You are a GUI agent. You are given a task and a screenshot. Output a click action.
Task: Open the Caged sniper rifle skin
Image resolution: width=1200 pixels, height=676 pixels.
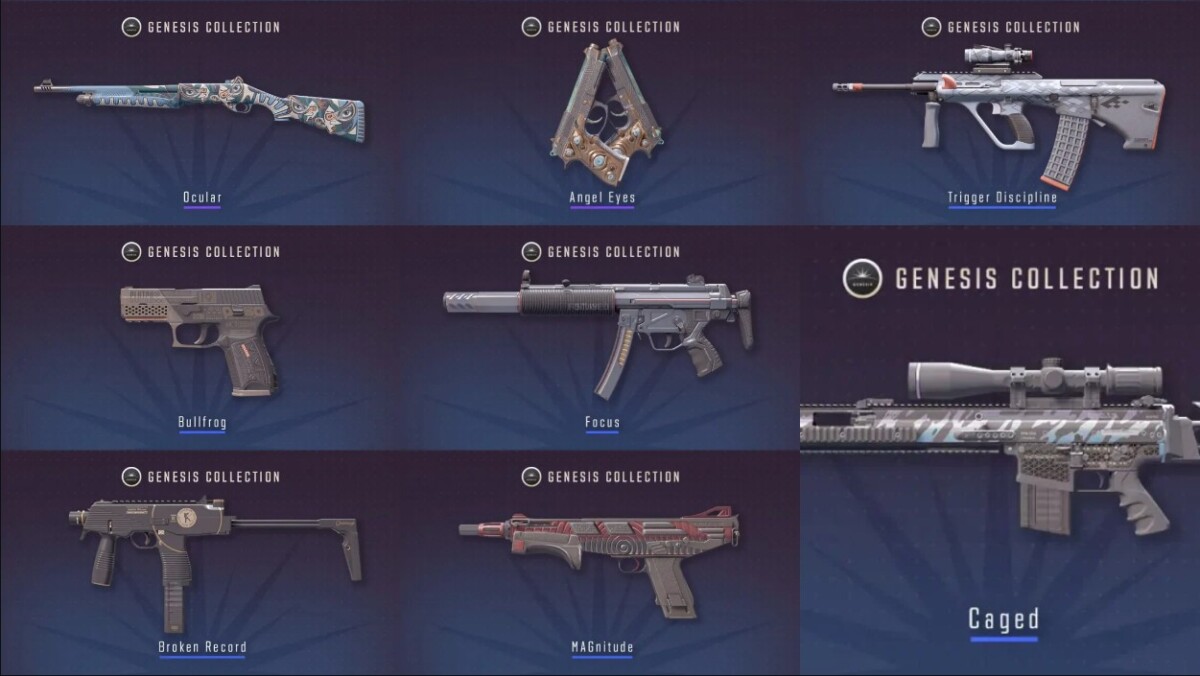point(1000,450)
